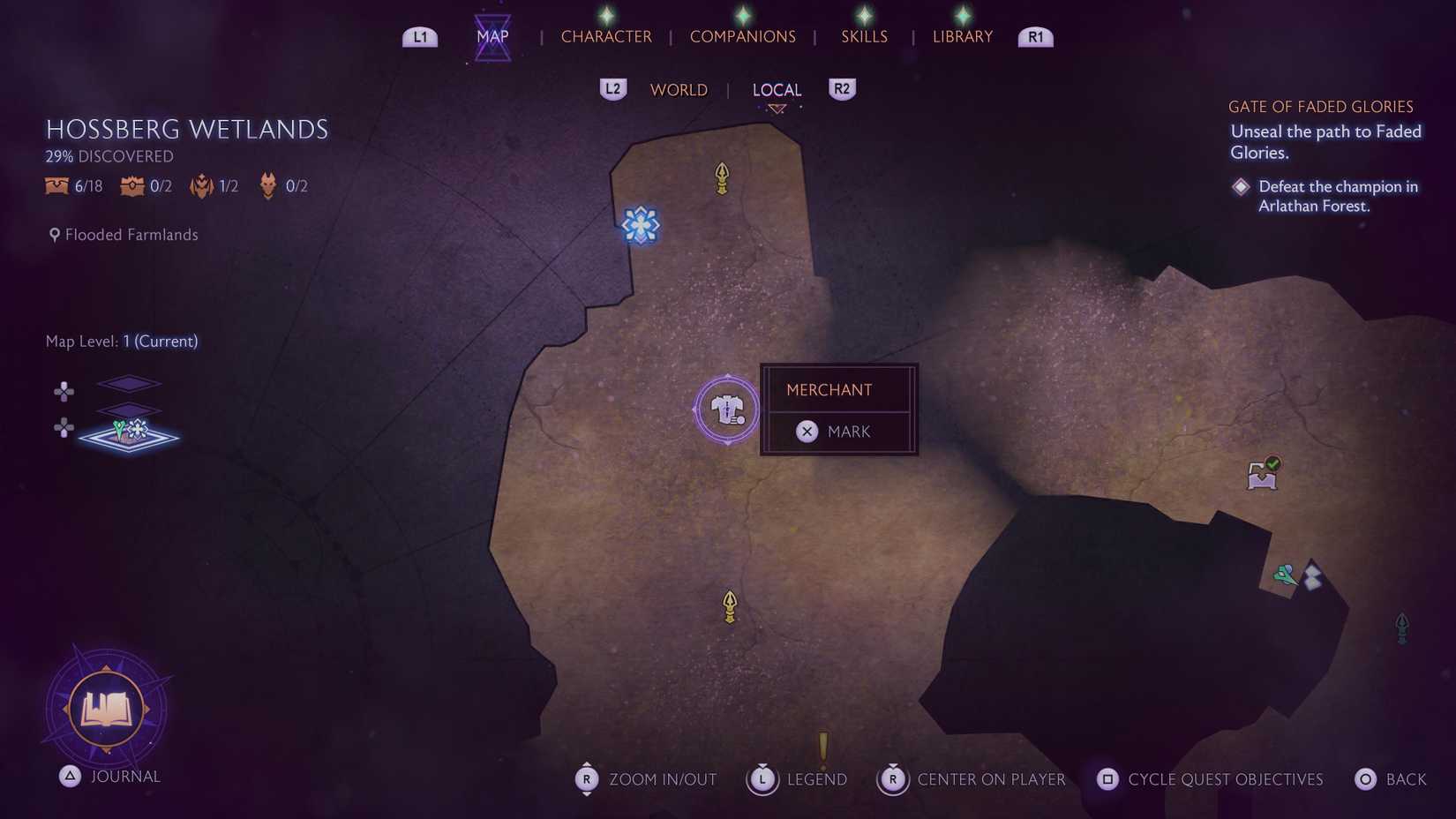The image size is (1456, 819).
Task: Click the blue snowflake map marker
Action: (641, 225)
